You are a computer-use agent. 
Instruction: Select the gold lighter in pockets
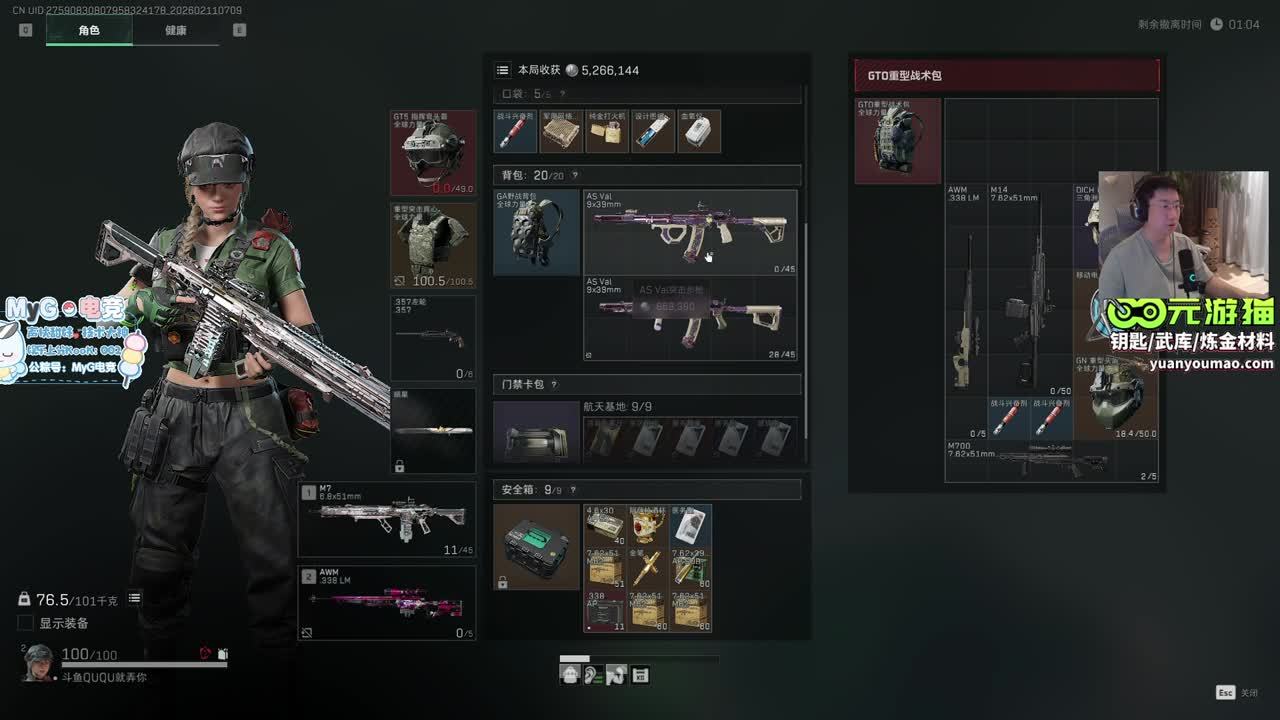pos(607,131)
